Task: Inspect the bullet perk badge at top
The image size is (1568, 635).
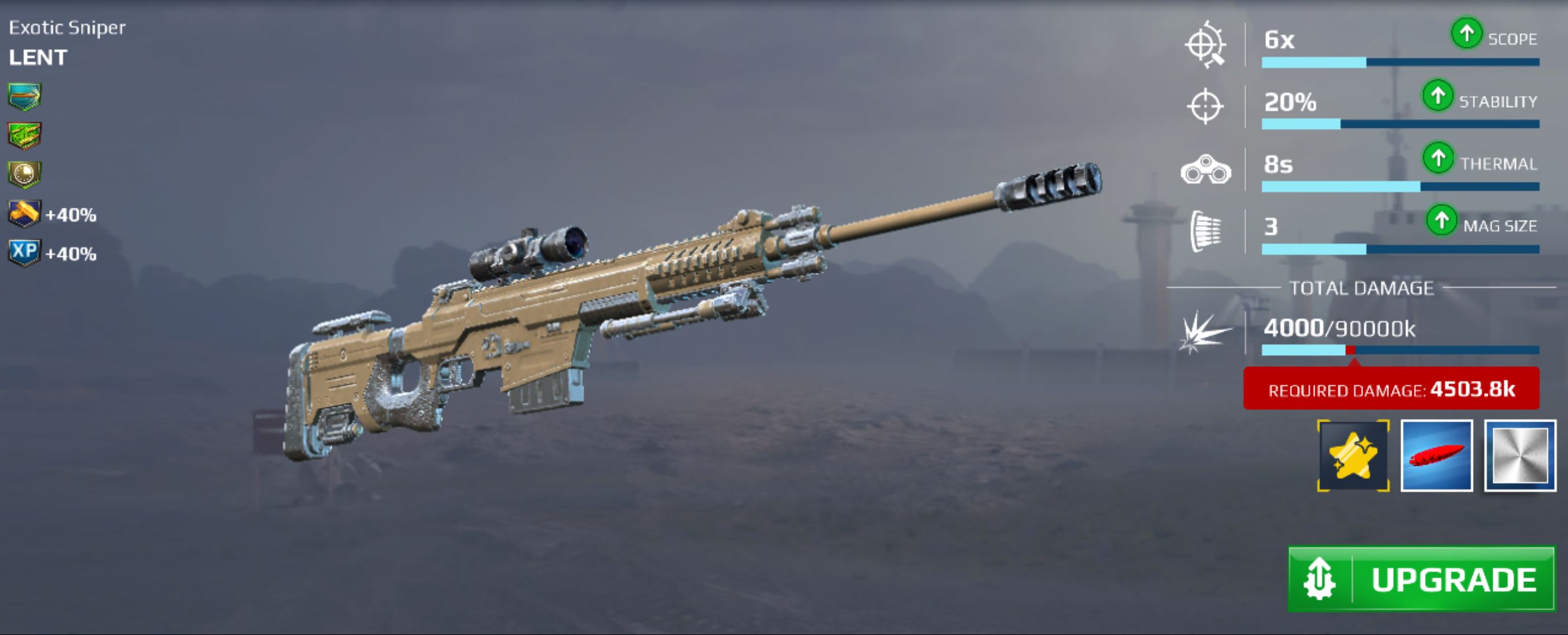Action: [25, 97]
